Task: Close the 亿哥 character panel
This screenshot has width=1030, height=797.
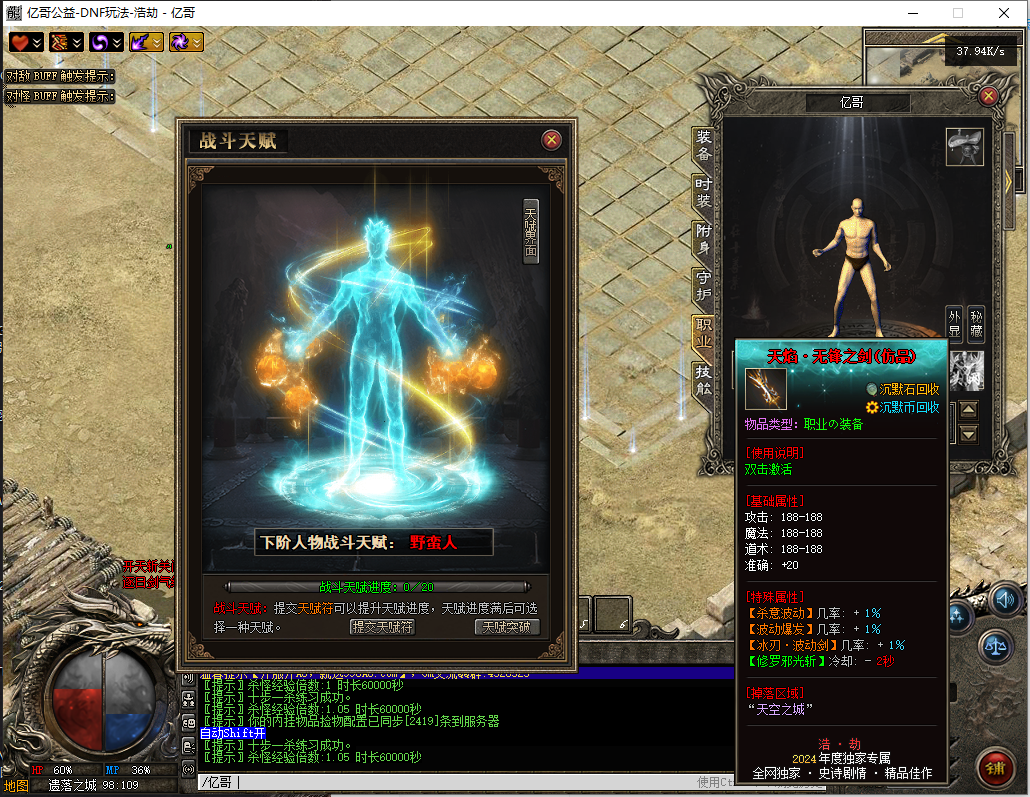Action: [988, 96]
